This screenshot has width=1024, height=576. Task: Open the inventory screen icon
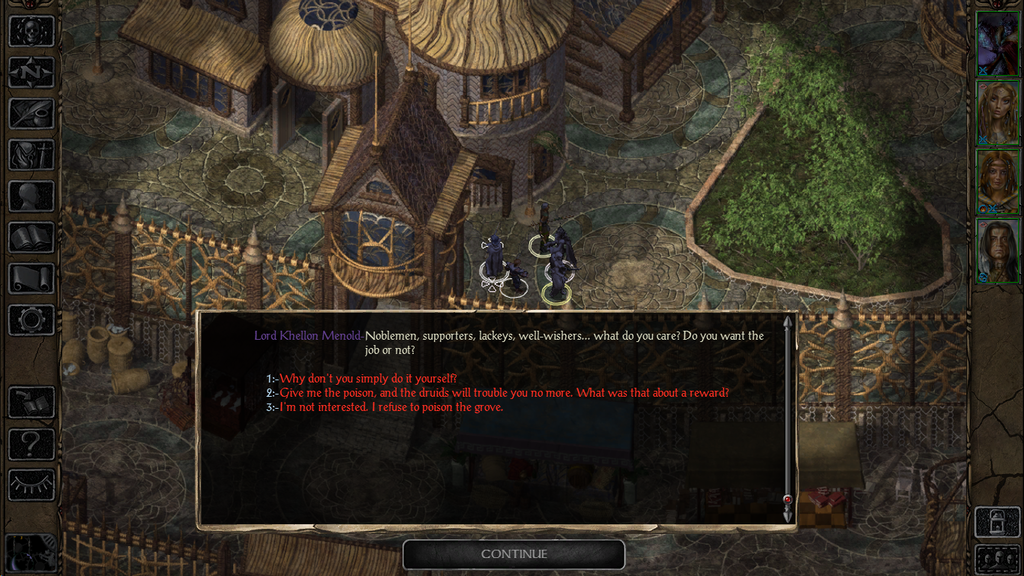click(31, 154)
